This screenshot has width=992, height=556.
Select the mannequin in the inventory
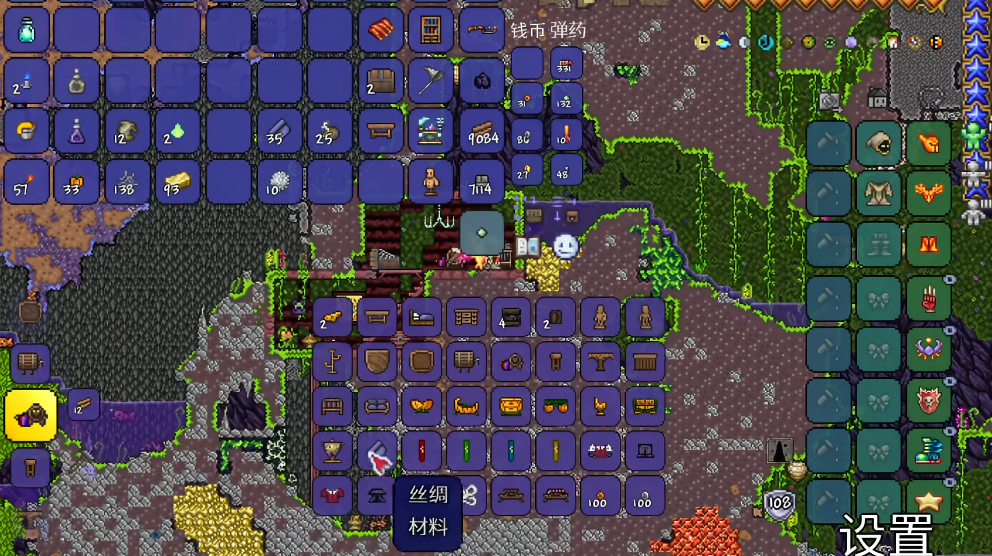[430, 182]
